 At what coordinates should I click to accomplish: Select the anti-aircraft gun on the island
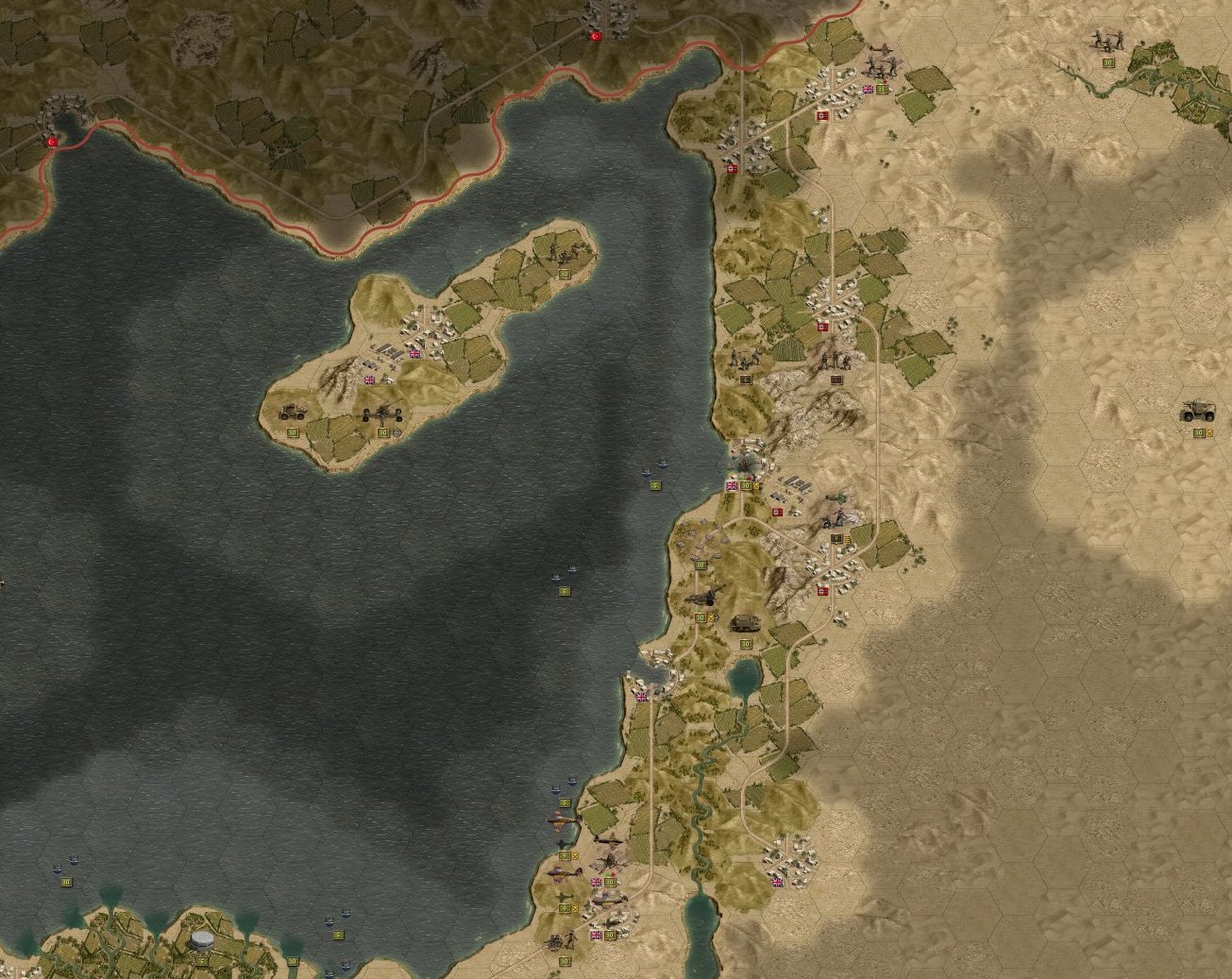pos(380,413)
